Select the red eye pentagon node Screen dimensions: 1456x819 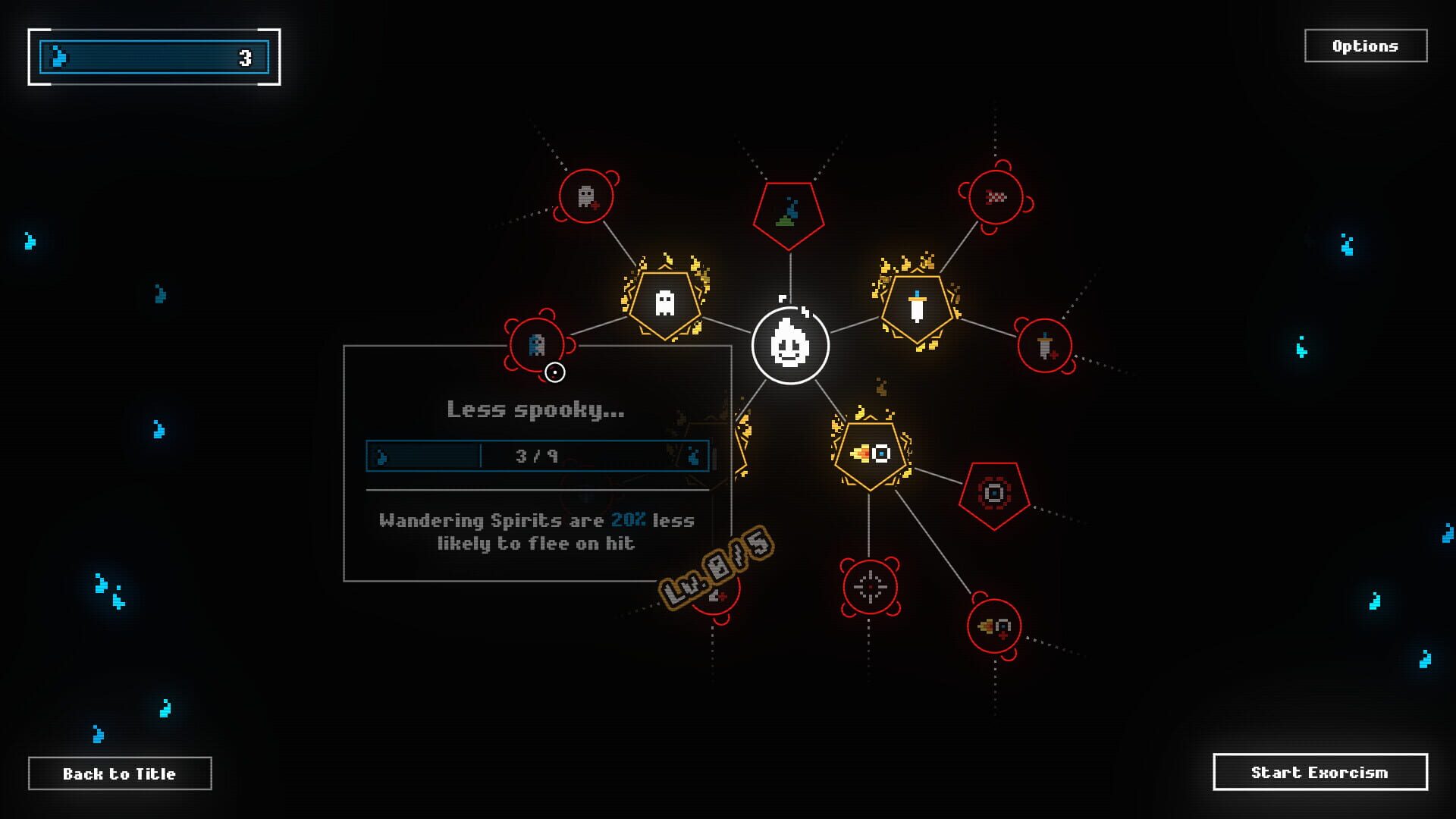[x=993, y=493]
